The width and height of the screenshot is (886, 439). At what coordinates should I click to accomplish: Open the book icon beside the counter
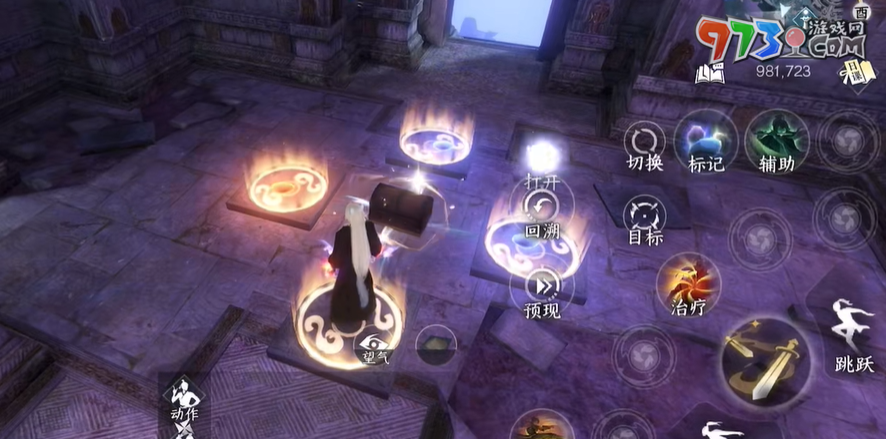tap(709, 71)
